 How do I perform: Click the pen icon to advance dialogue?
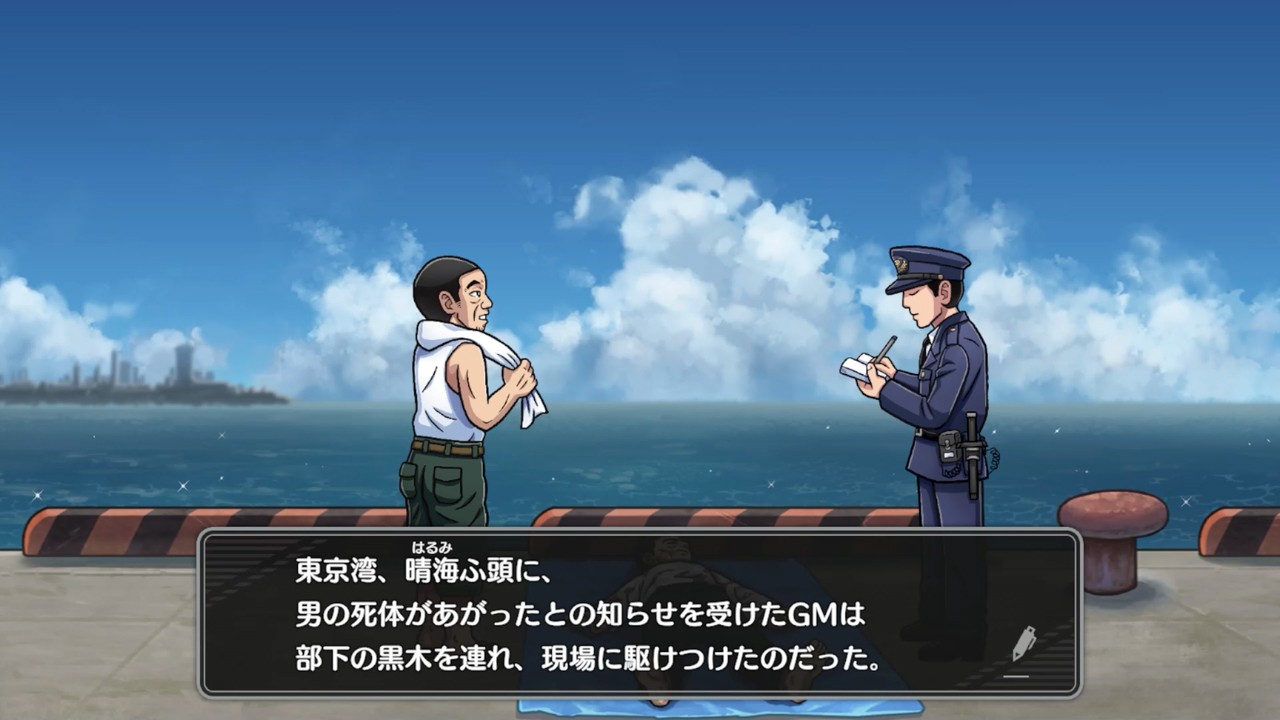(x=1022, y=645)
